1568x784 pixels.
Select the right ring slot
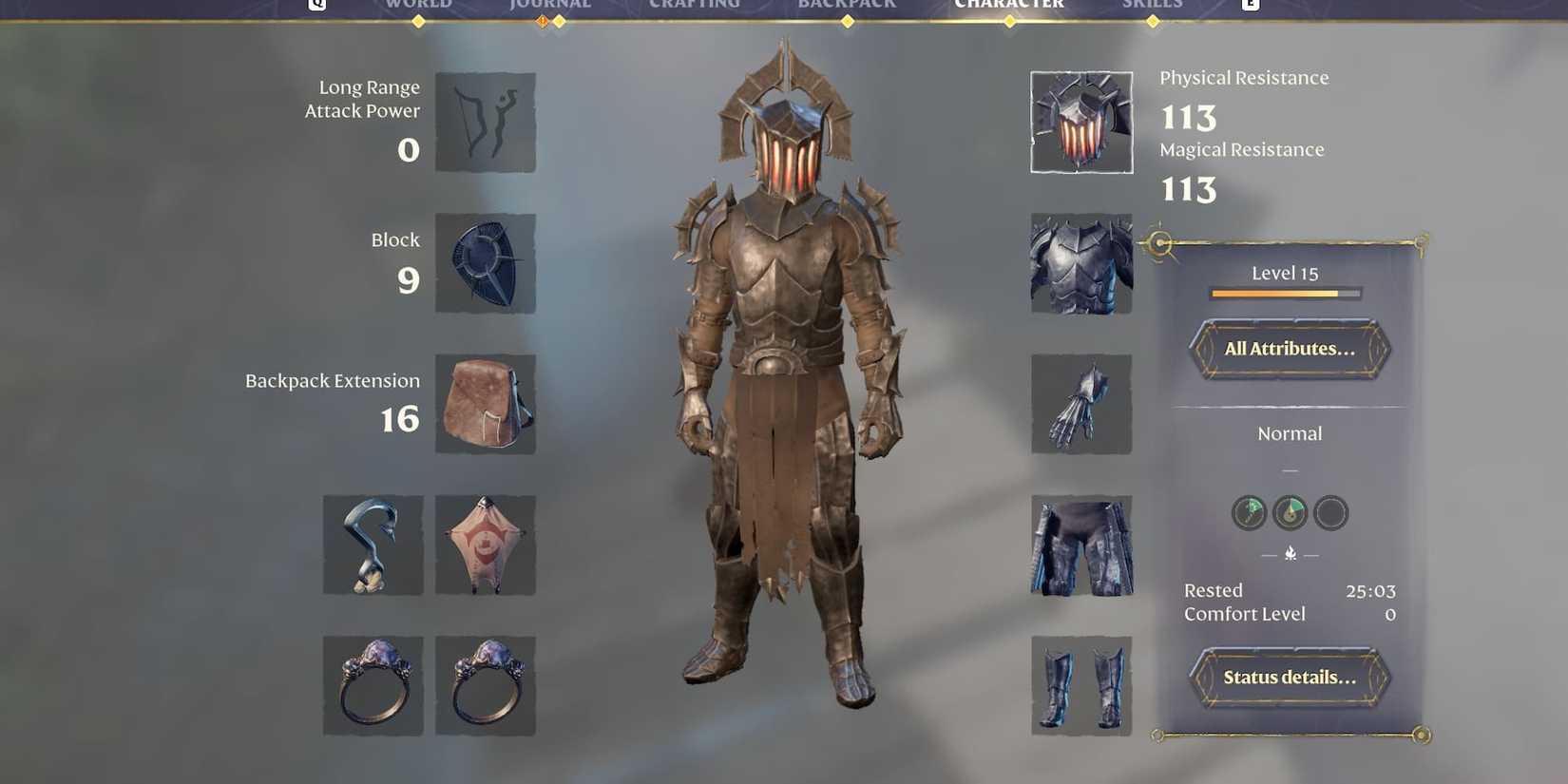[x=485, y=686]
